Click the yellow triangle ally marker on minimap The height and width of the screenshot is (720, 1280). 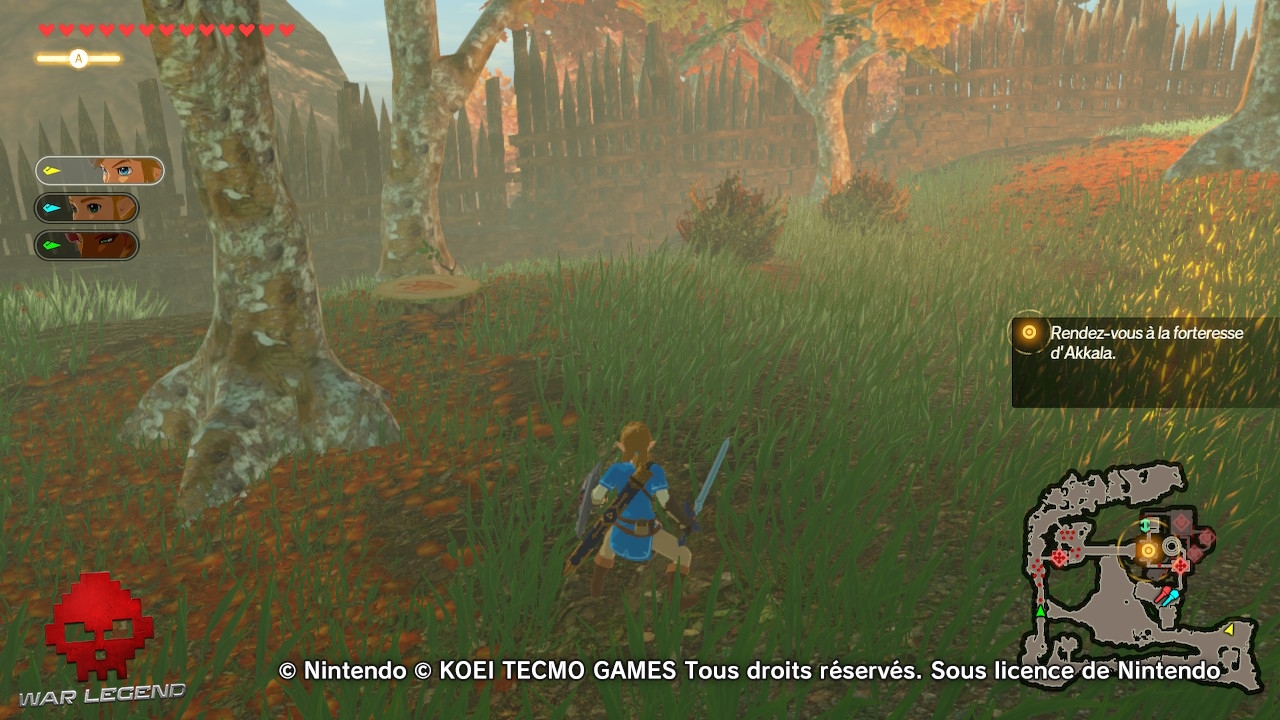1231,630
